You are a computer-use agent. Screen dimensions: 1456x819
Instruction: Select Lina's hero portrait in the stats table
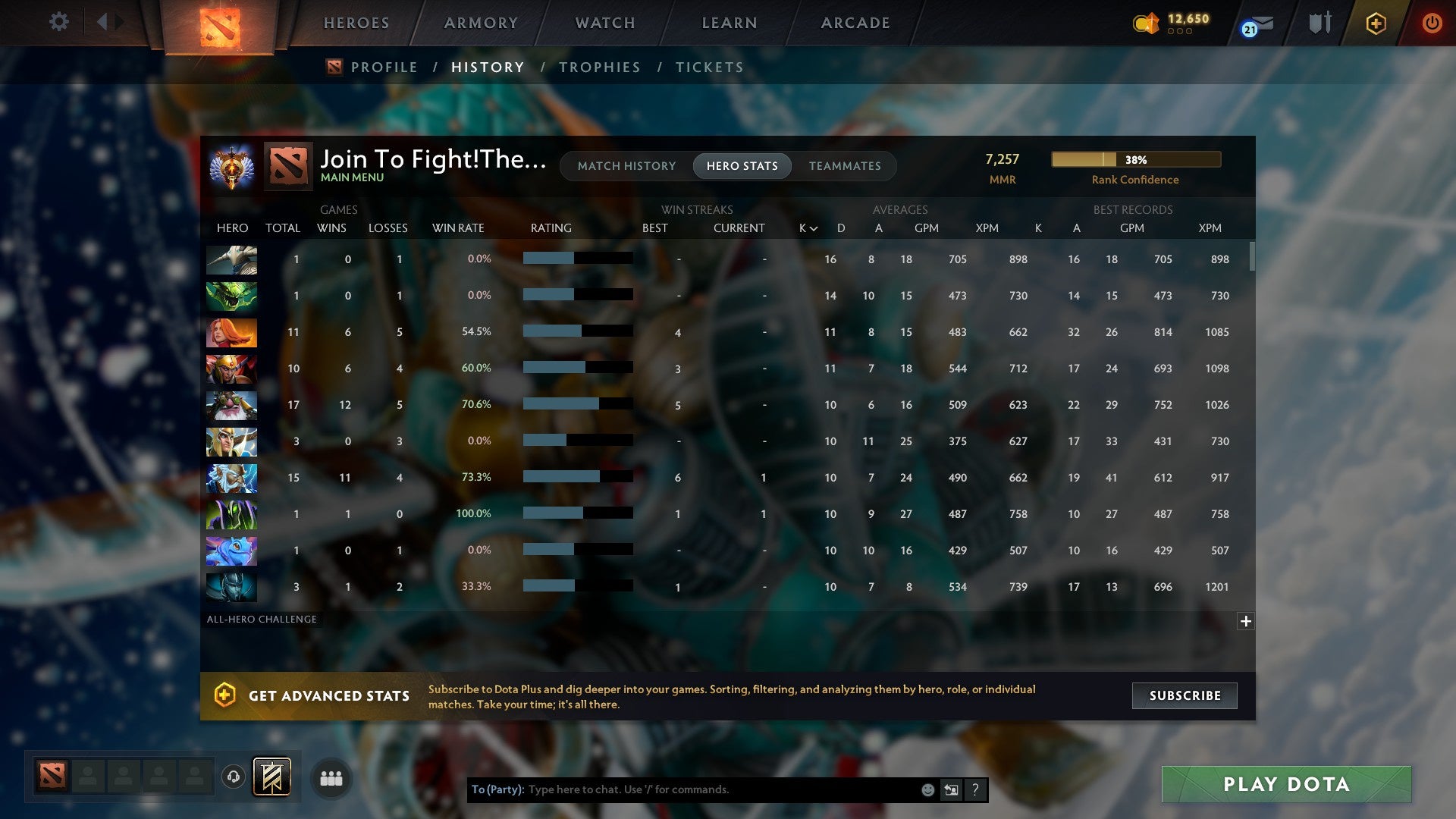(231, 332)
